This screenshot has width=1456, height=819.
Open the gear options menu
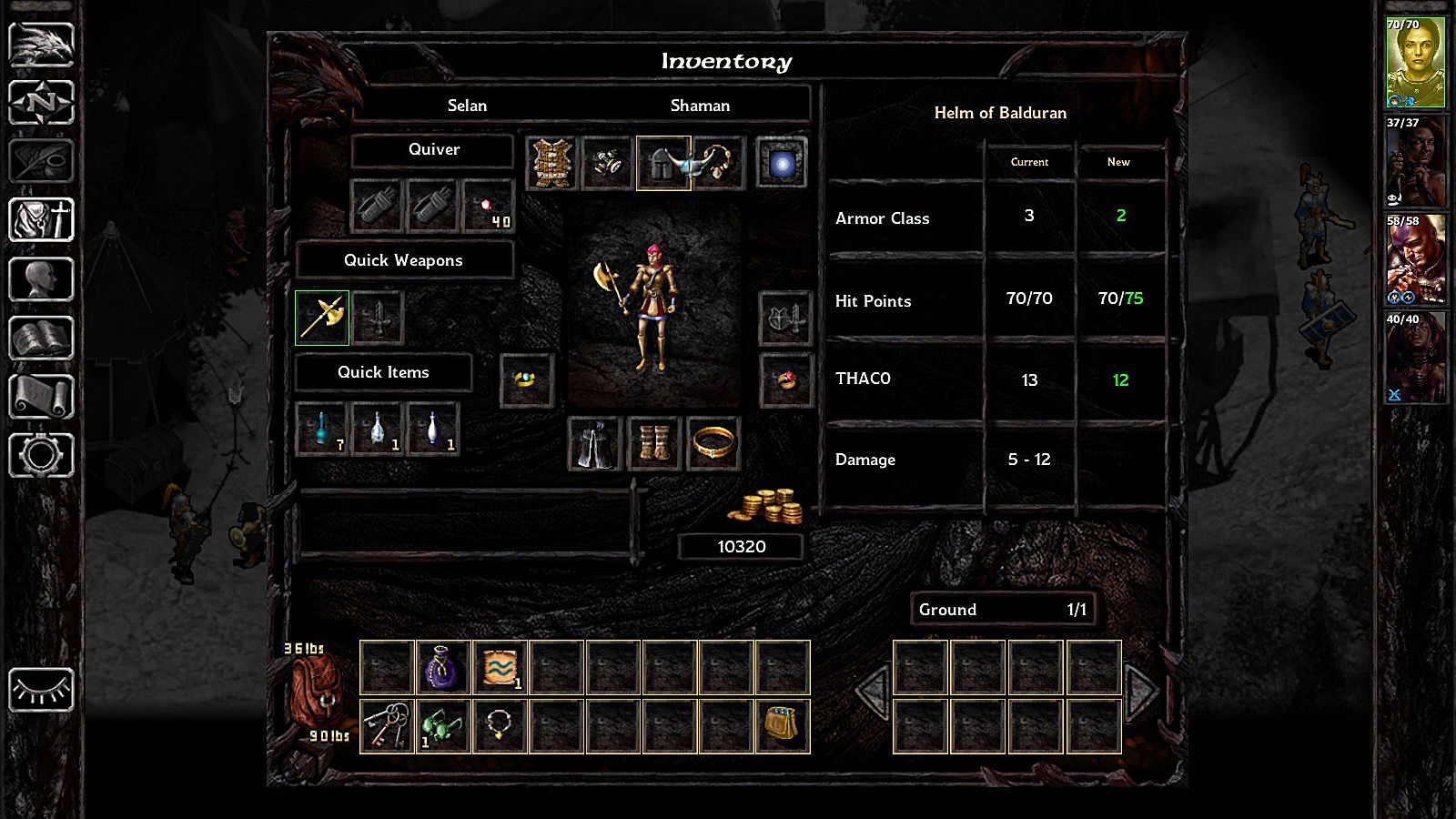[x=41, y=455]
